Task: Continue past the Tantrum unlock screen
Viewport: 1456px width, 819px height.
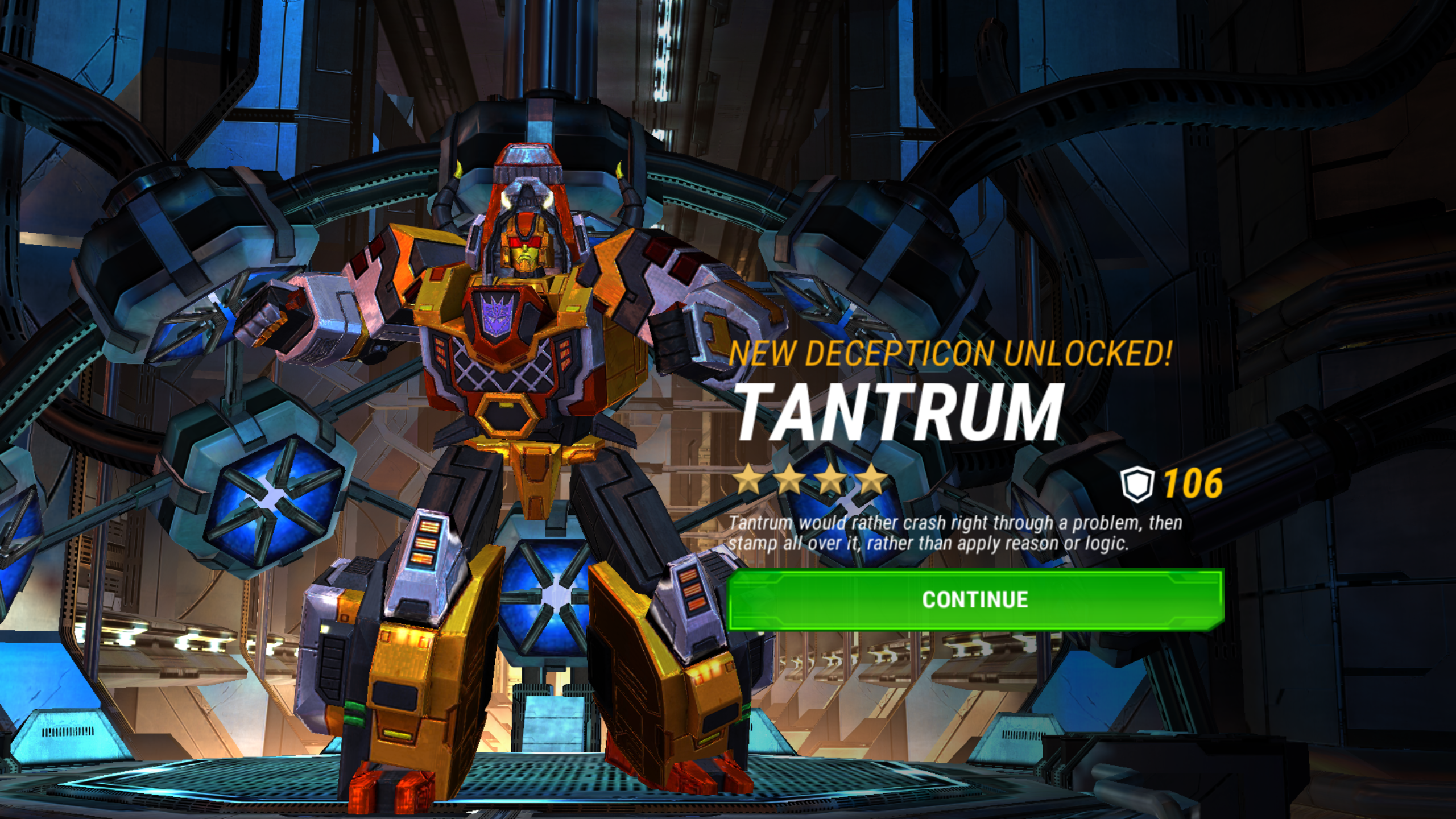Action: (x=975, y=599)
